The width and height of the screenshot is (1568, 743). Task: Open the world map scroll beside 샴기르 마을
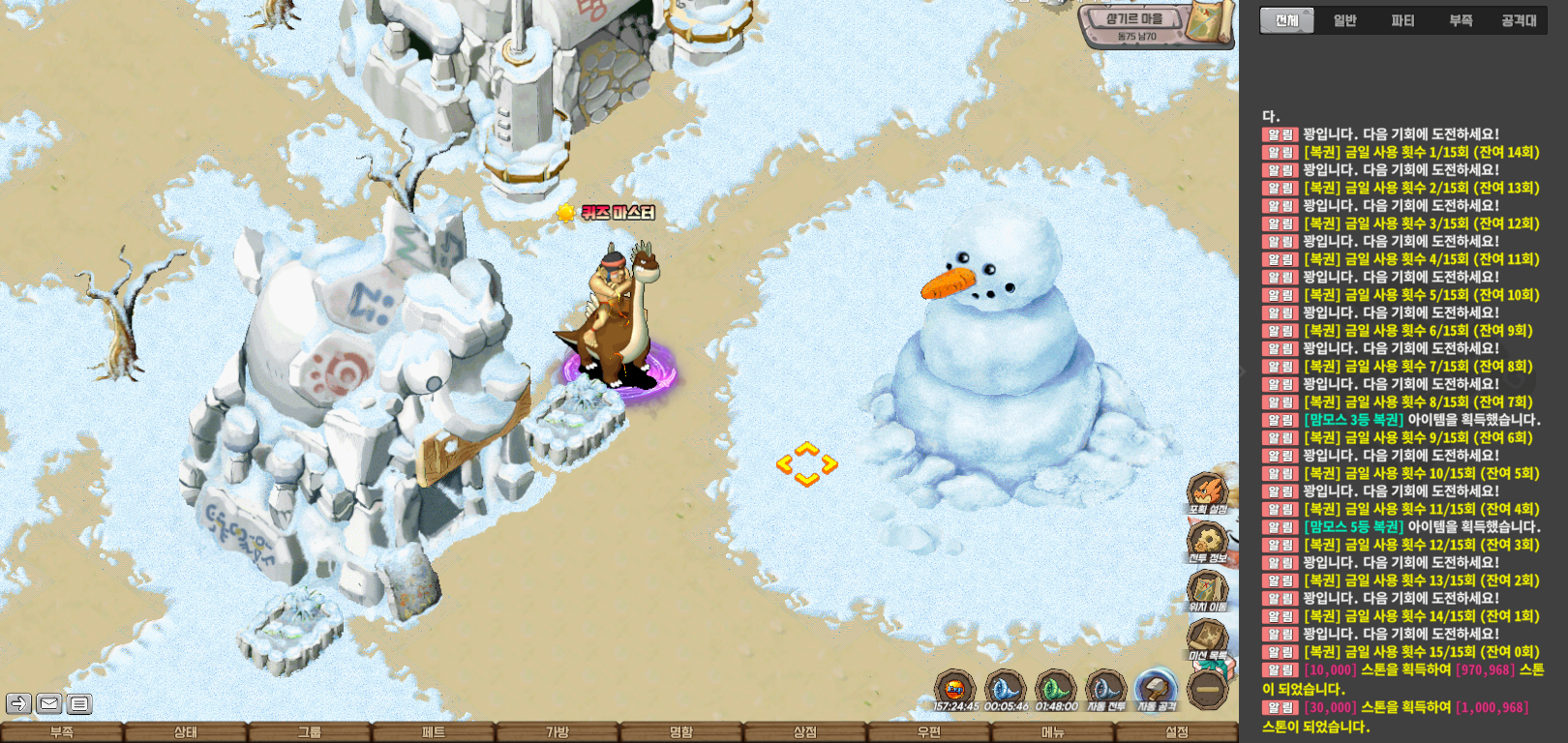point(1211,21)
